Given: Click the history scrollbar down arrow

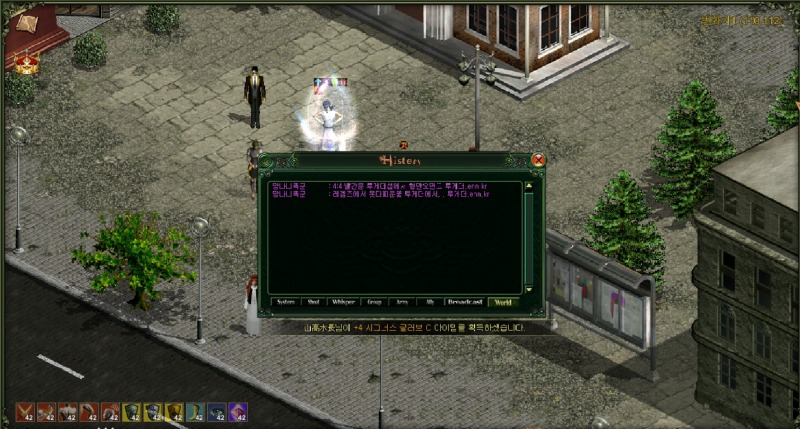Looking at the screenshot, I should (529, 289).
